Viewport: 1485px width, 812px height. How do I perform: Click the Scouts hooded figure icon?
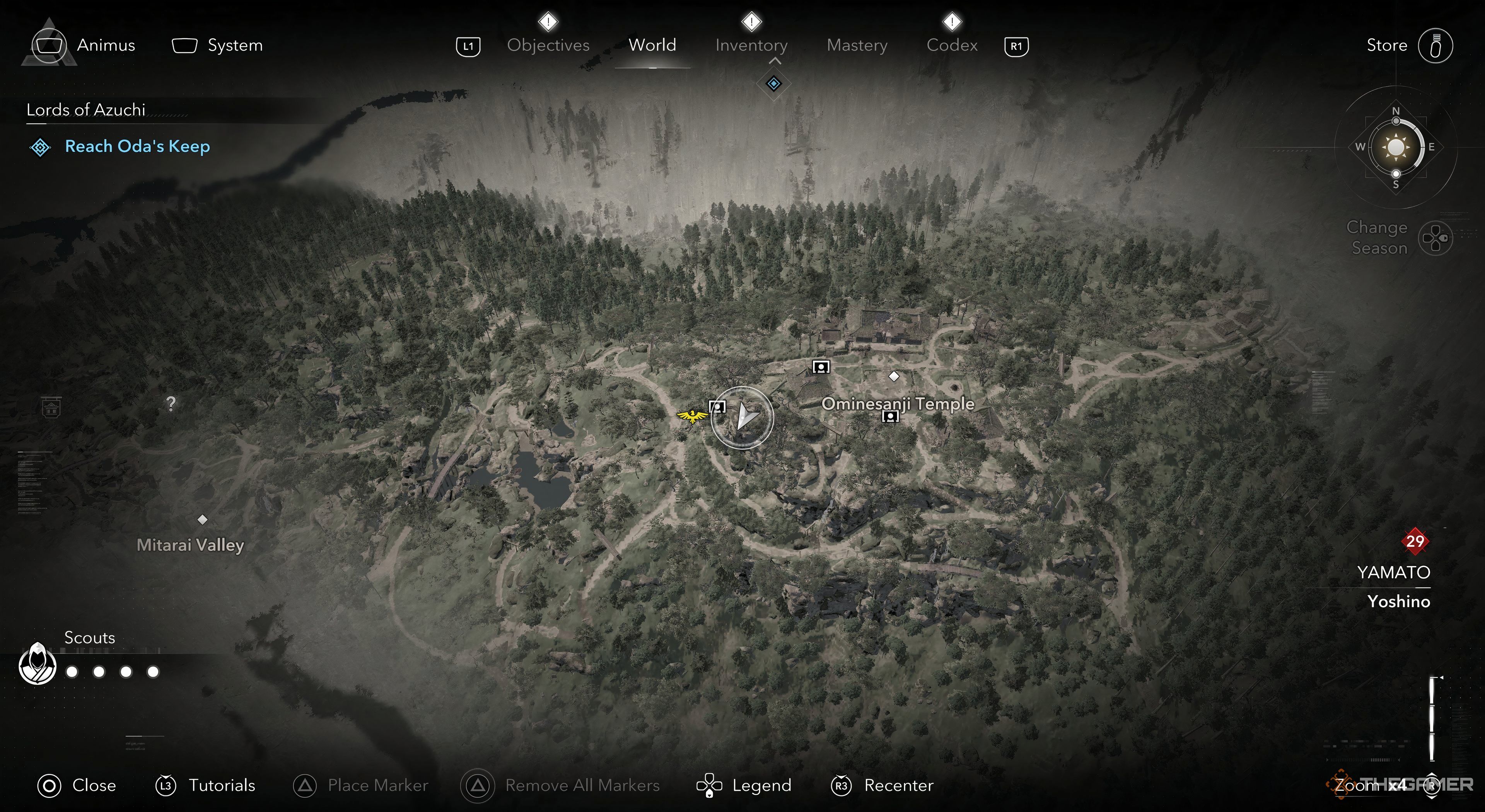click(x=38, y=664)
